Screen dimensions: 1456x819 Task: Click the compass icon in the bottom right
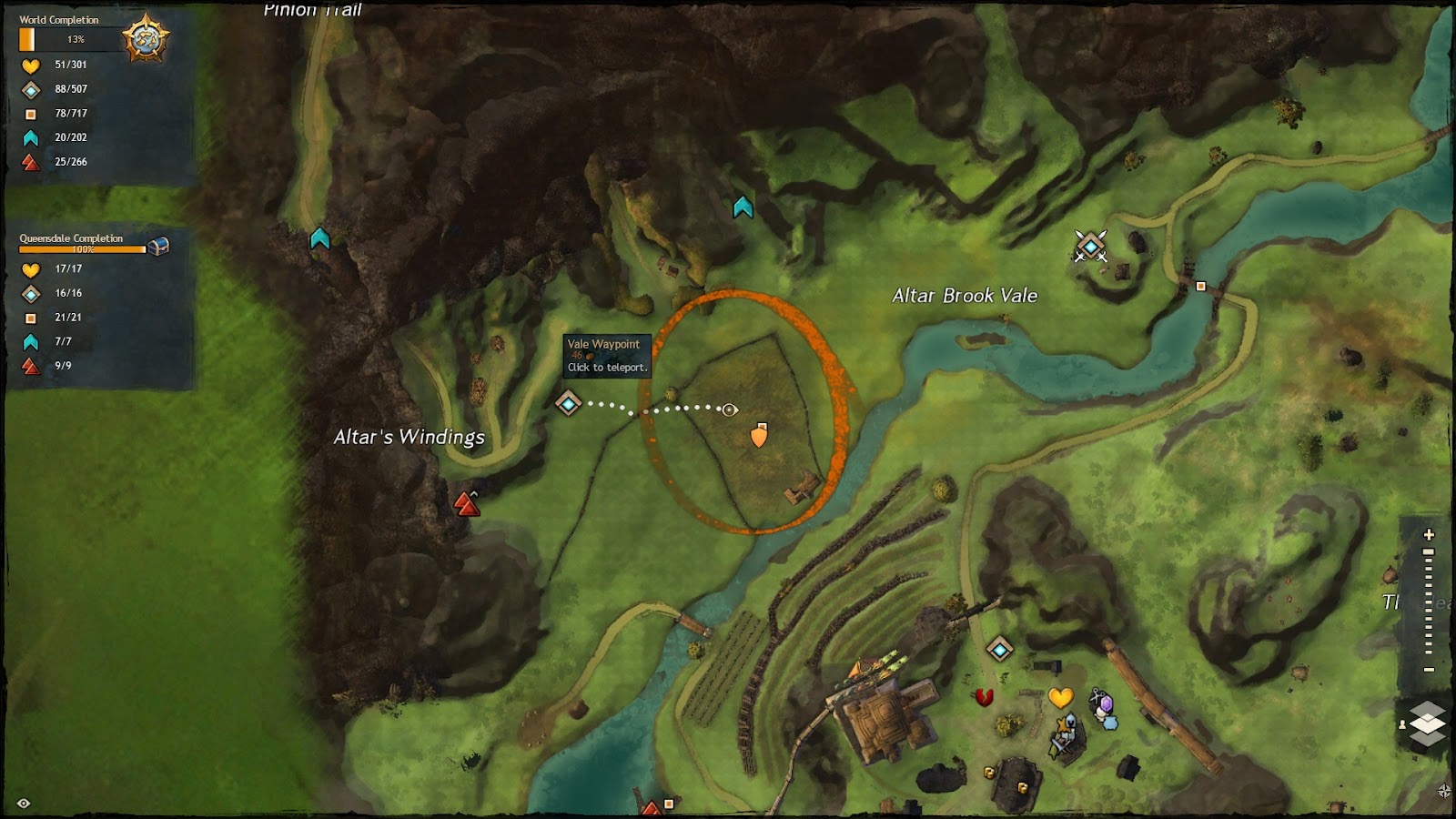coord(1444,790)
